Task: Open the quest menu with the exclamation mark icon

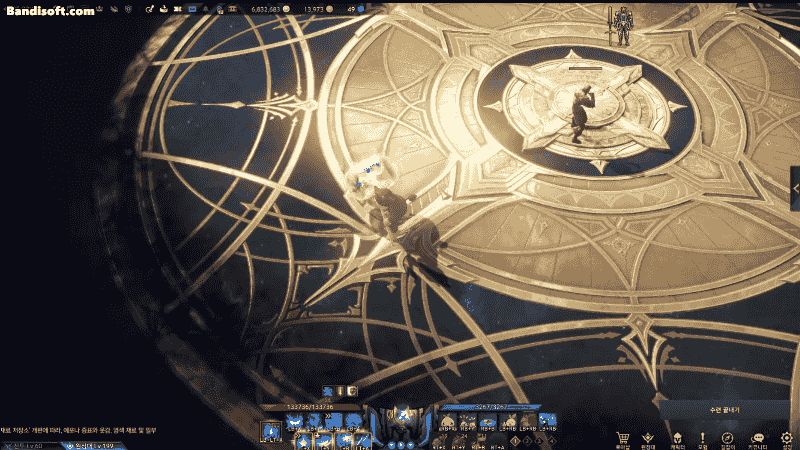Action: (x=702, y=438)
